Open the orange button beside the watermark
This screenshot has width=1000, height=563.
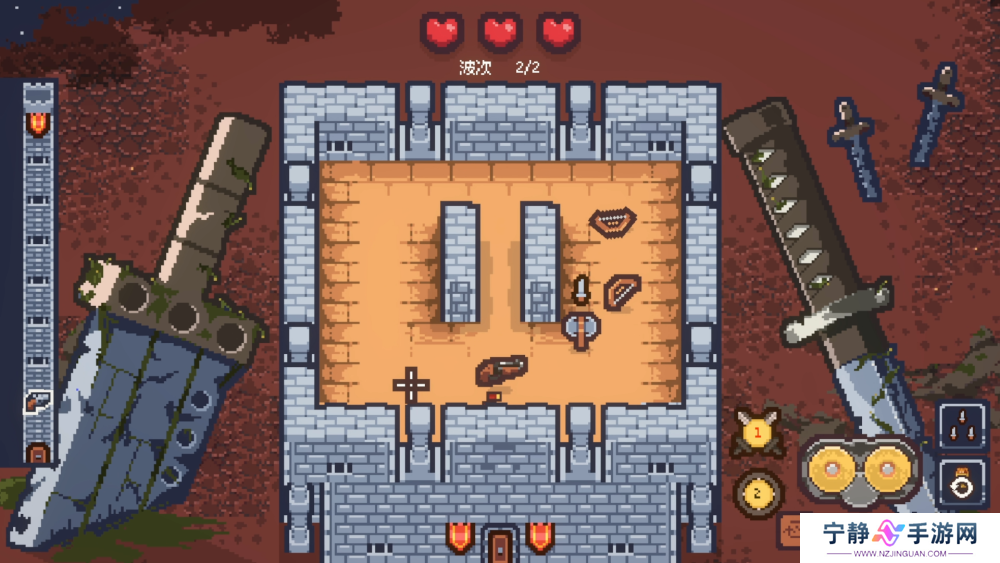(792, 528)
